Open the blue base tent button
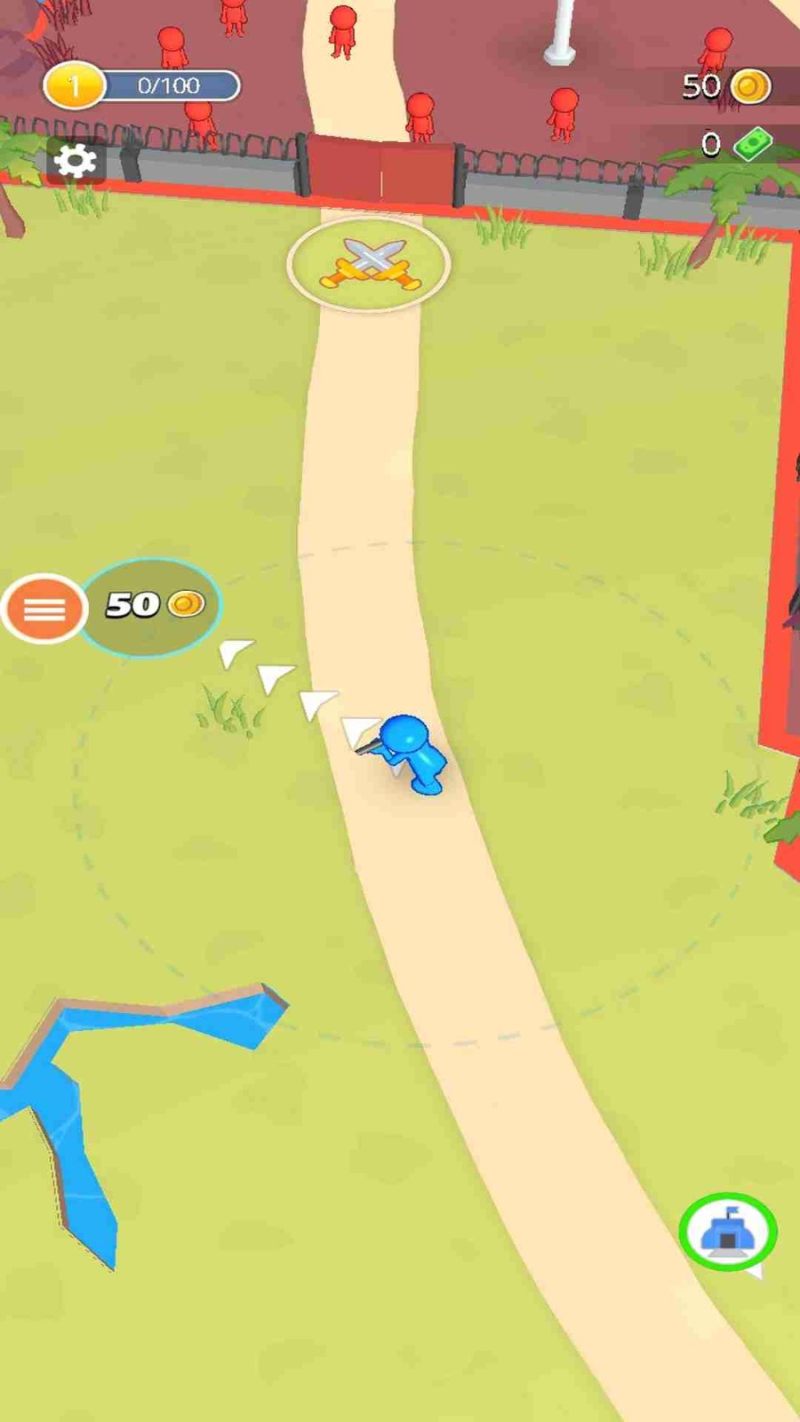Screen dimensions: 800x1422 coord(727,1232)
